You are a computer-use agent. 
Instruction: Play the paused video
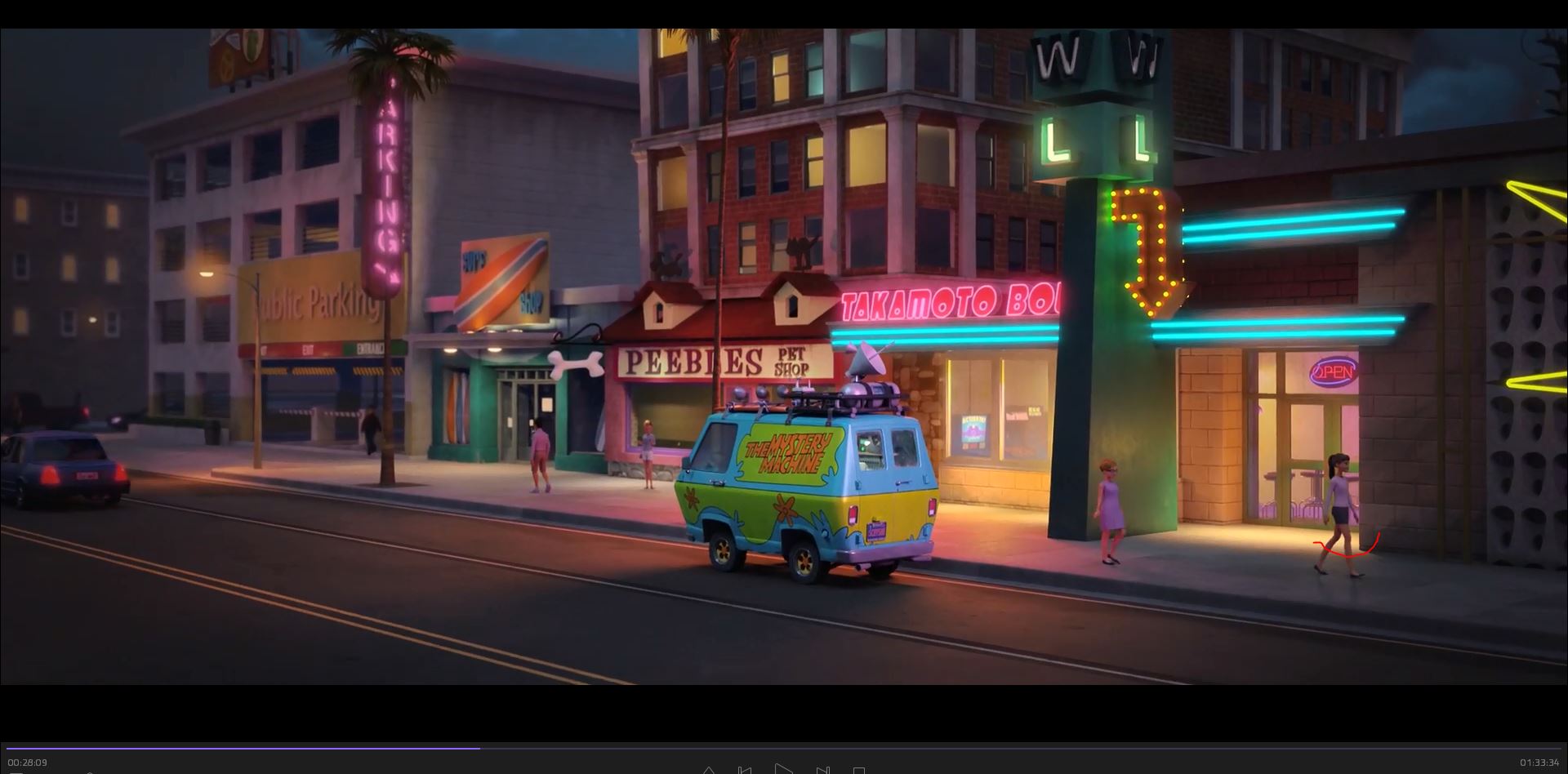(x=783, y=770)
